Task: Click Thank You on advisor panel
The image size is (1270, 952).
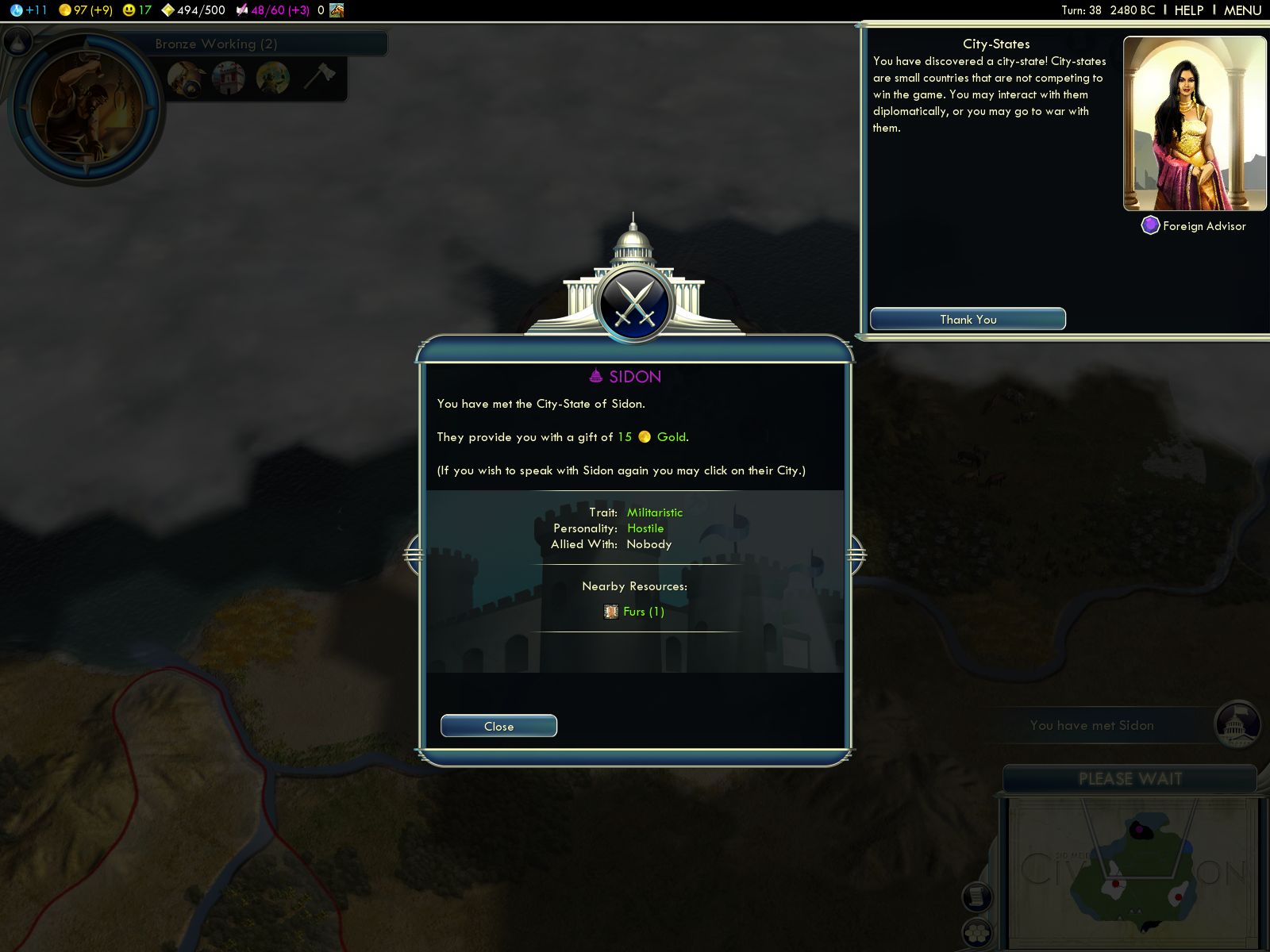Action: pyautogui.click(x=968, y=319)
